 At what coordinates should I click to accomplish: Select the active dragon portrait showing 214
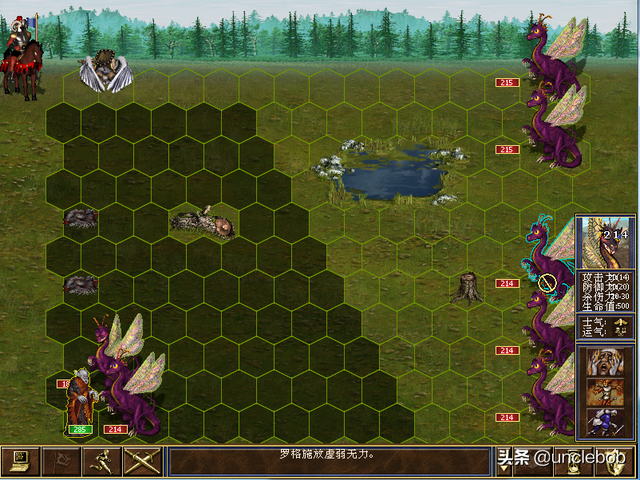click(607, 243)
